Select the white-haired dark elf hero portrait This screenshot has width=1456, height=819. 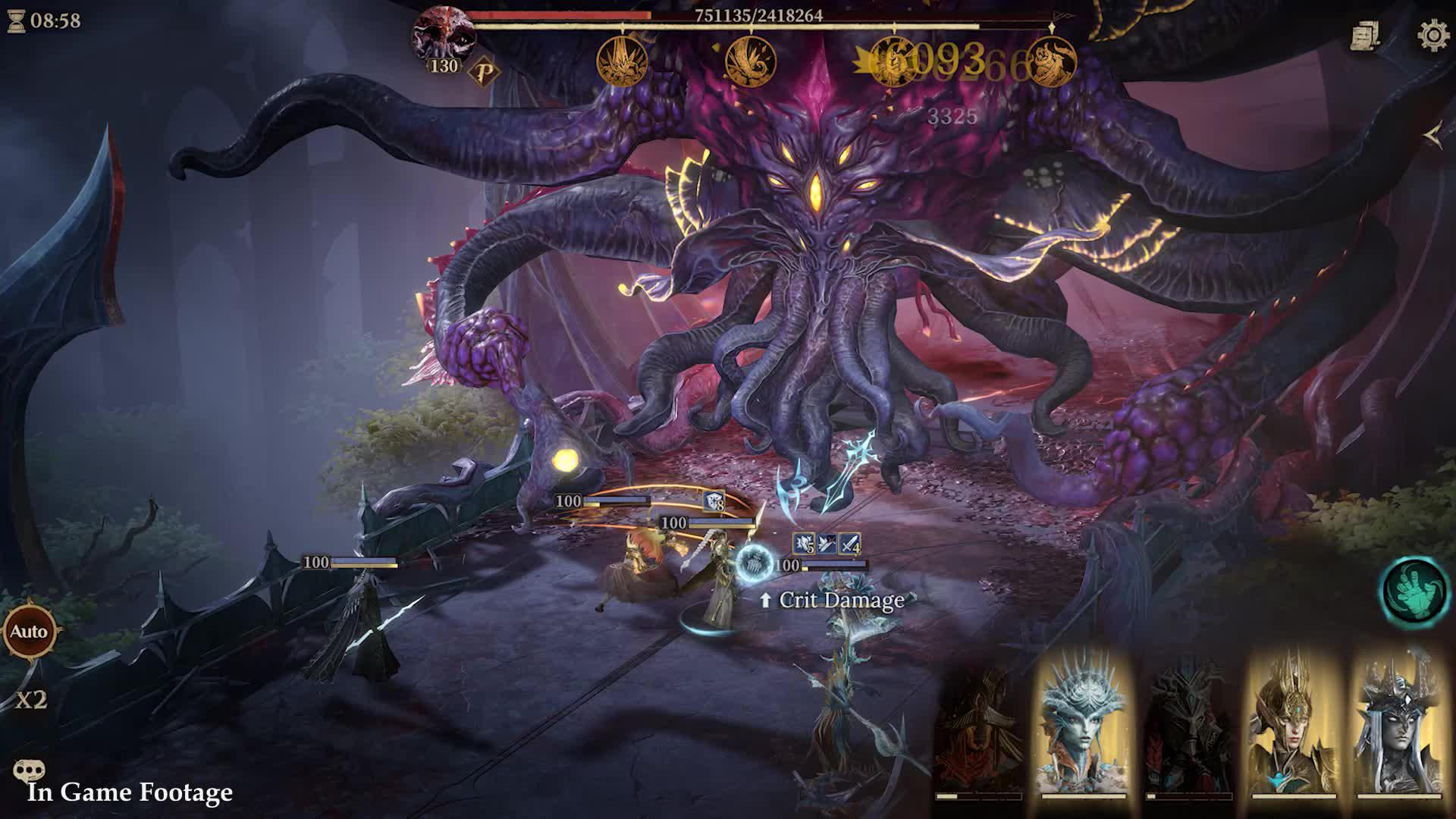tap(1398, 726)
